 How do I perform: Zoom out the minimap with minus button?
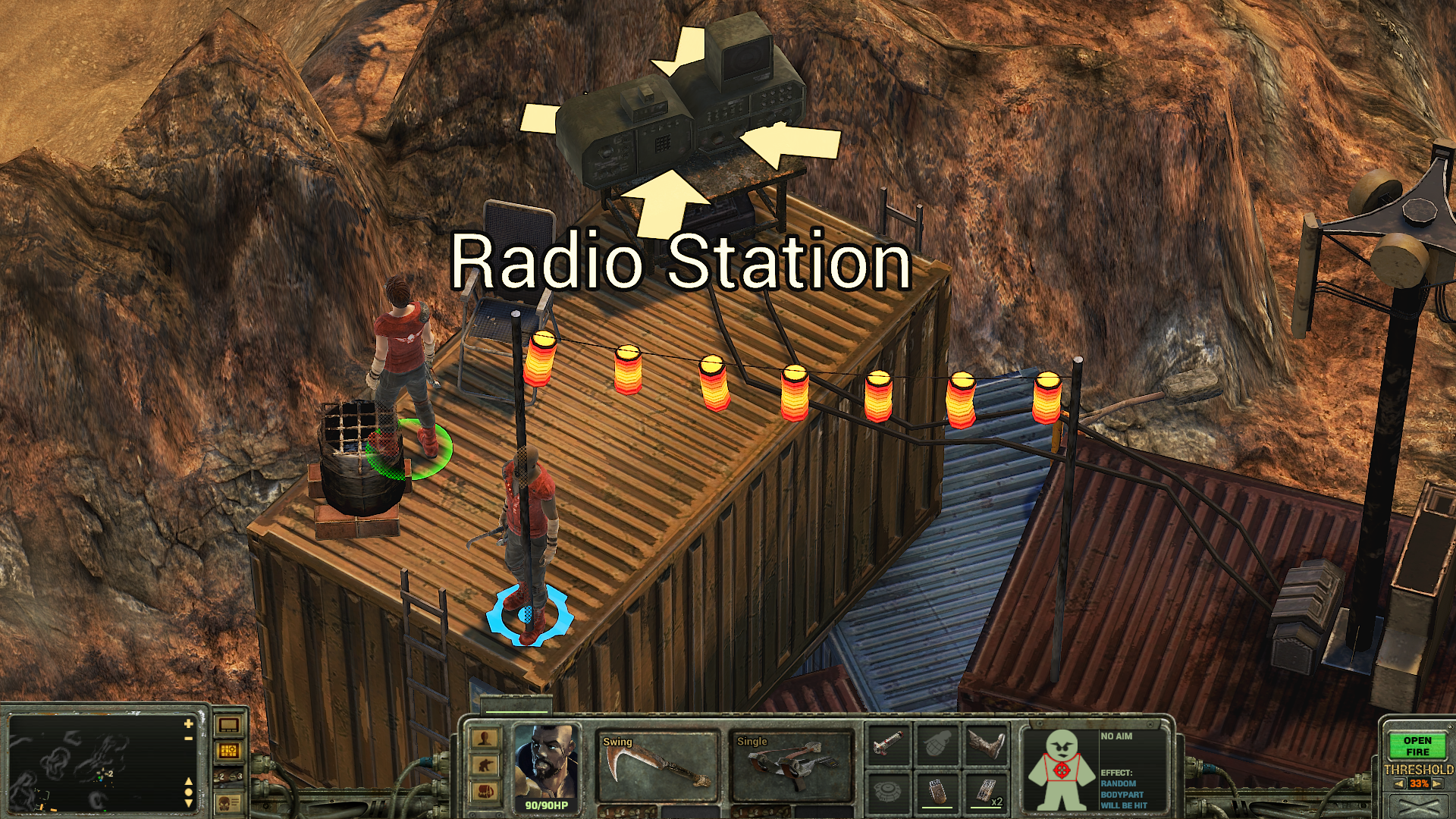tap(188, 738)
